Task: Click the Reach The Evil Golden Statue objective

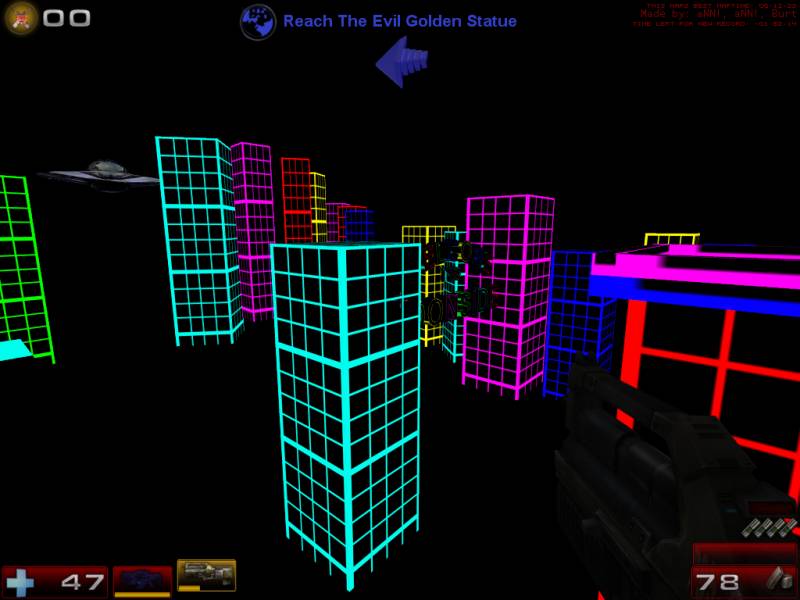Action: (400, 21)
